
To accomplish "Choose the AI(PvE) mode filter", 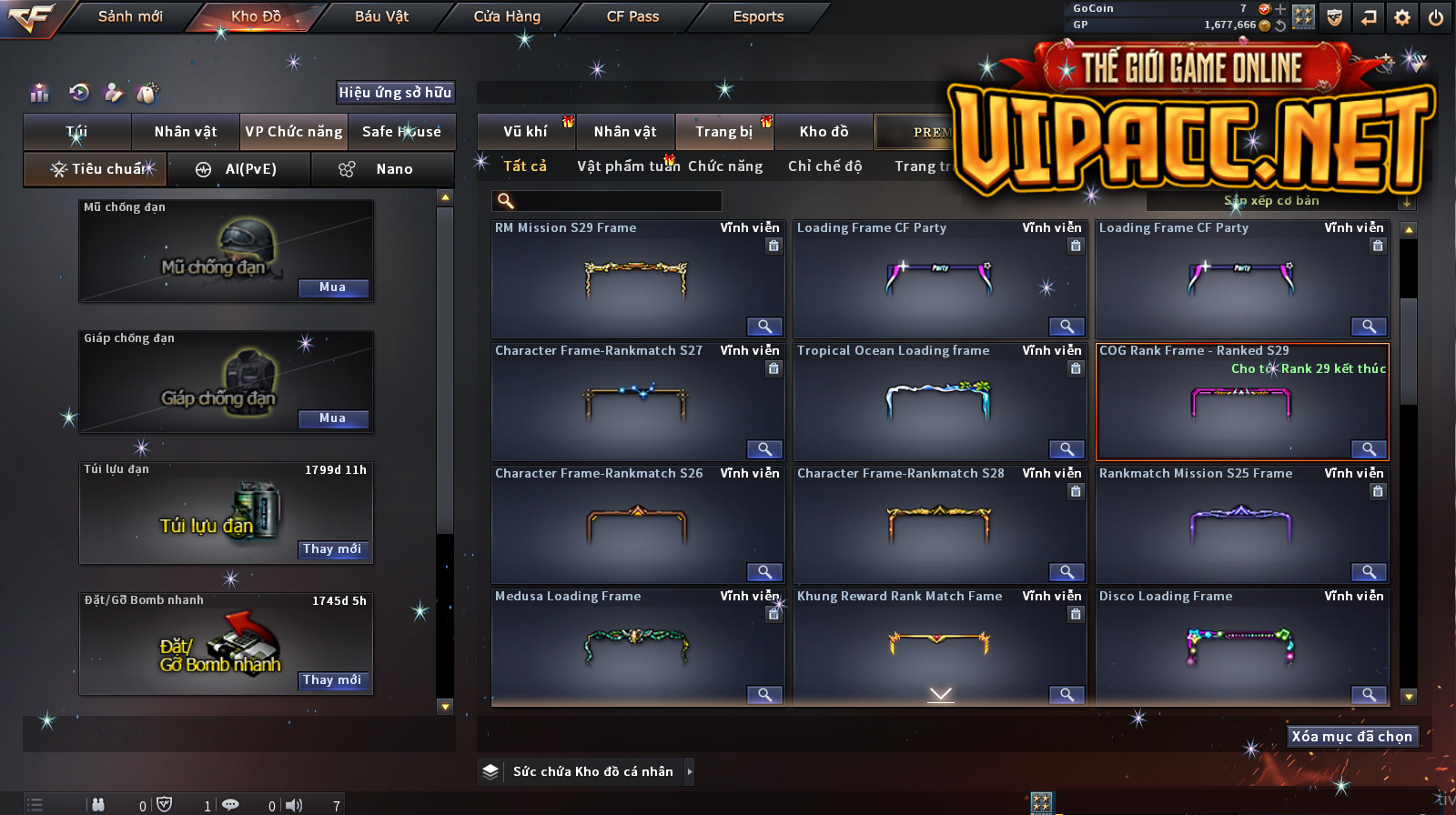I will pos(238,169).
